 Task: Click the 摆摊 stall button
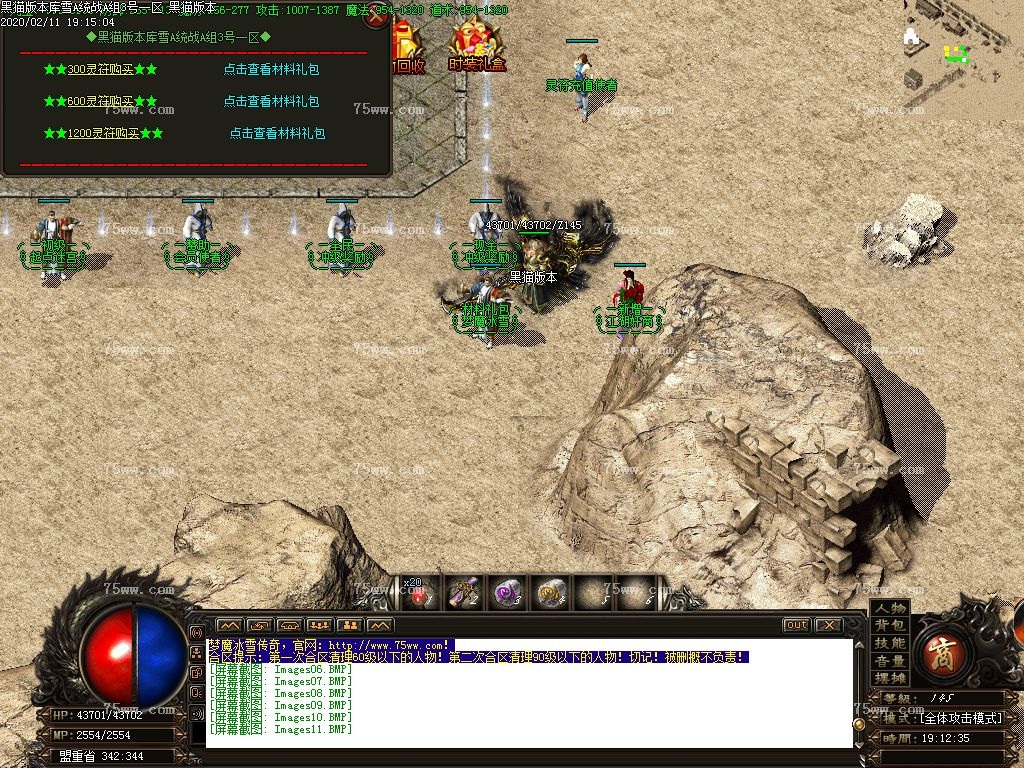pyautogui.click(x=889, y=679)
